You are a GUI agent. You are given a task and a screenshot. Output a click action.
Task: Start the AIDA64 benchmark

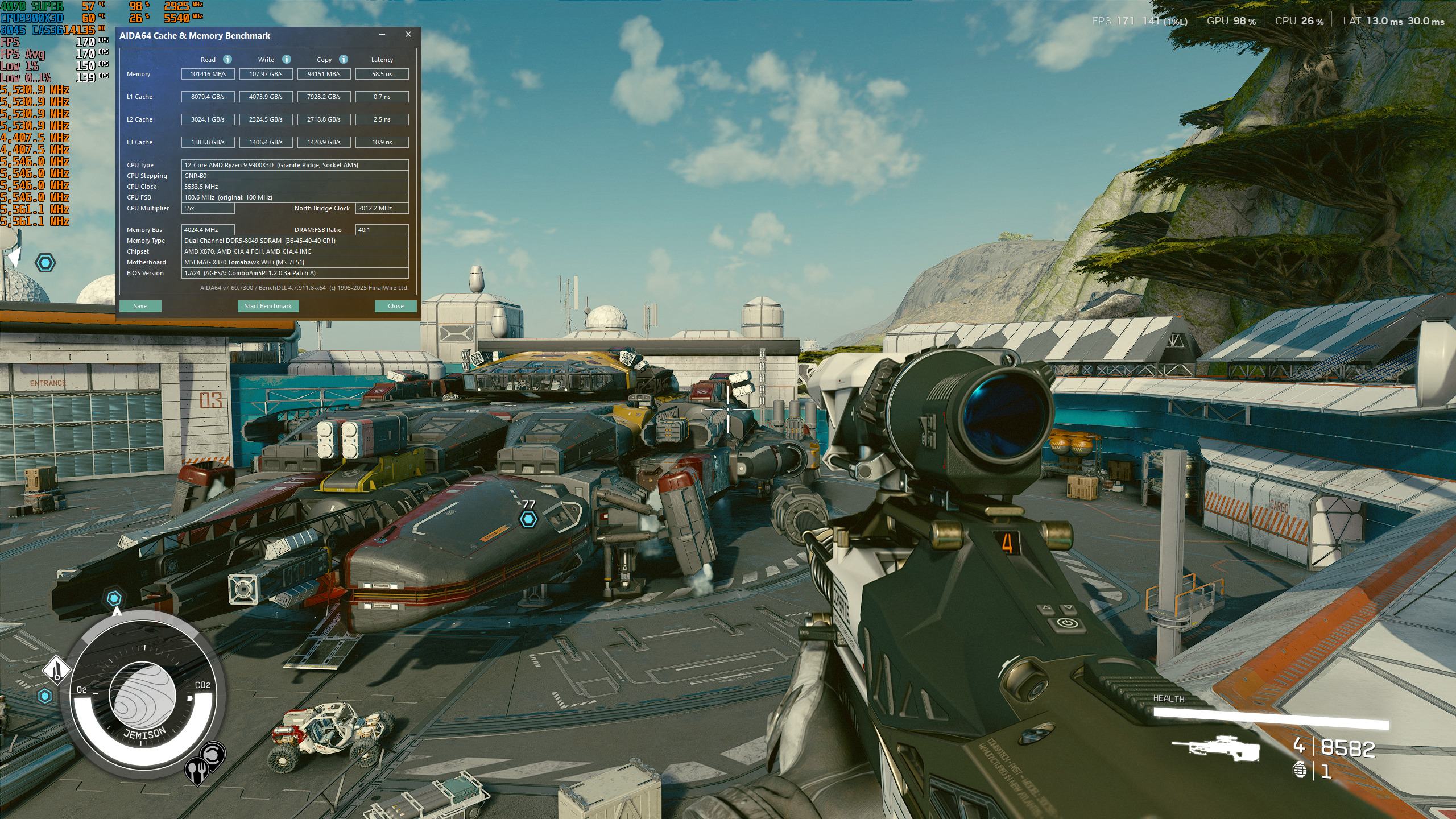268,306
